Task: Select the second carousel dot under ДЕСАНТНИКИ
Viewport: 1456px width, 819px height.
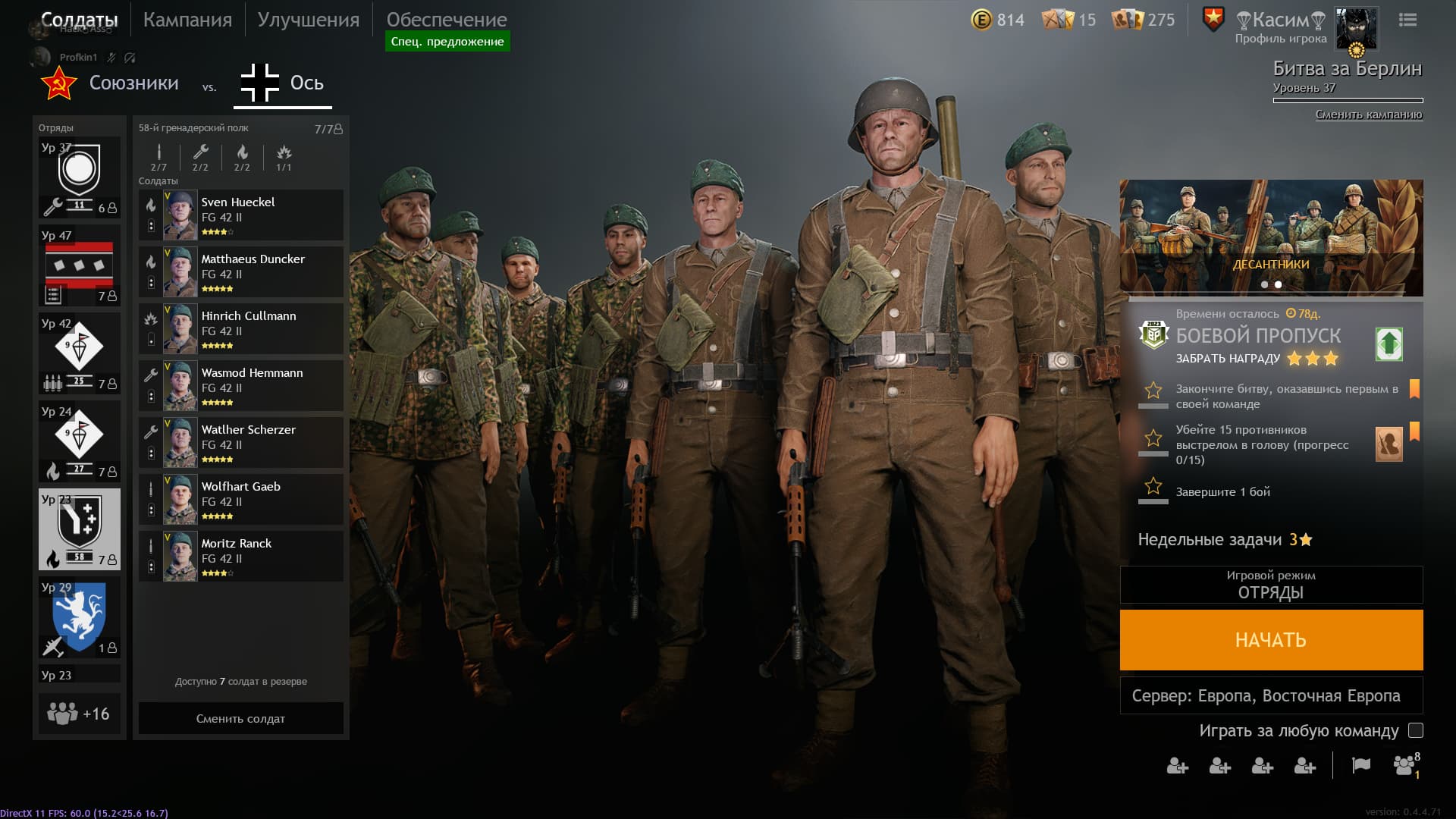Action: [1278, 284]
